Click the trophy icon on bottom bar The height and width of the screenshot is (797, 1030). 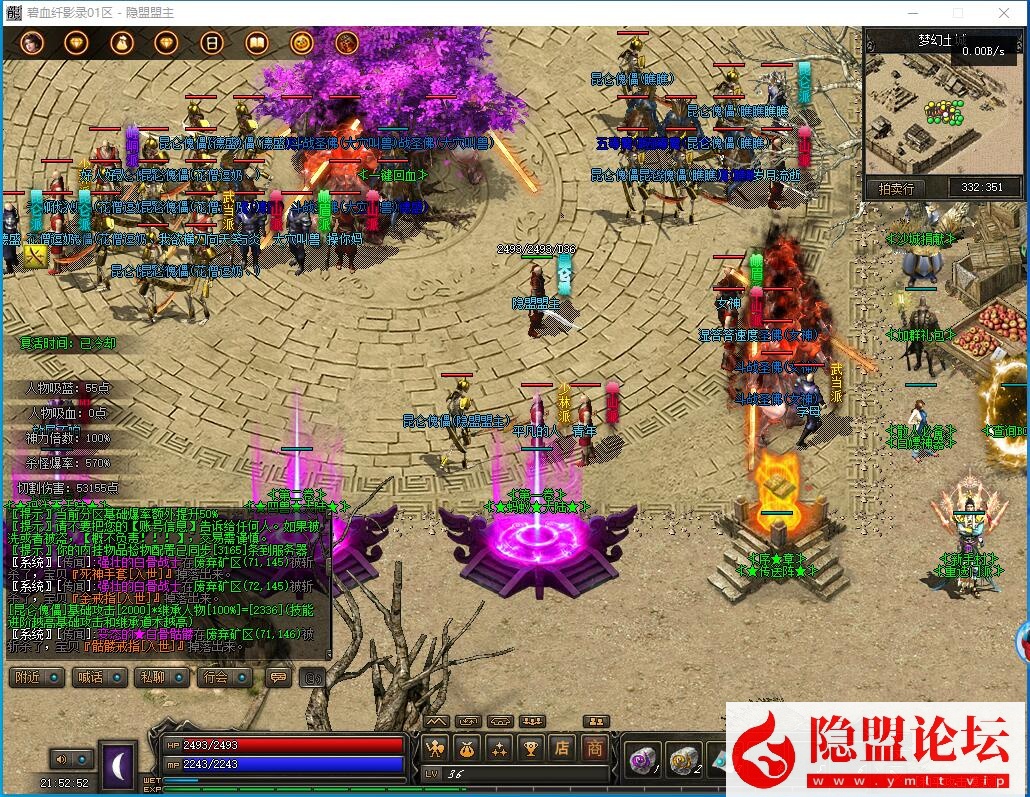[x=532, y=747]
